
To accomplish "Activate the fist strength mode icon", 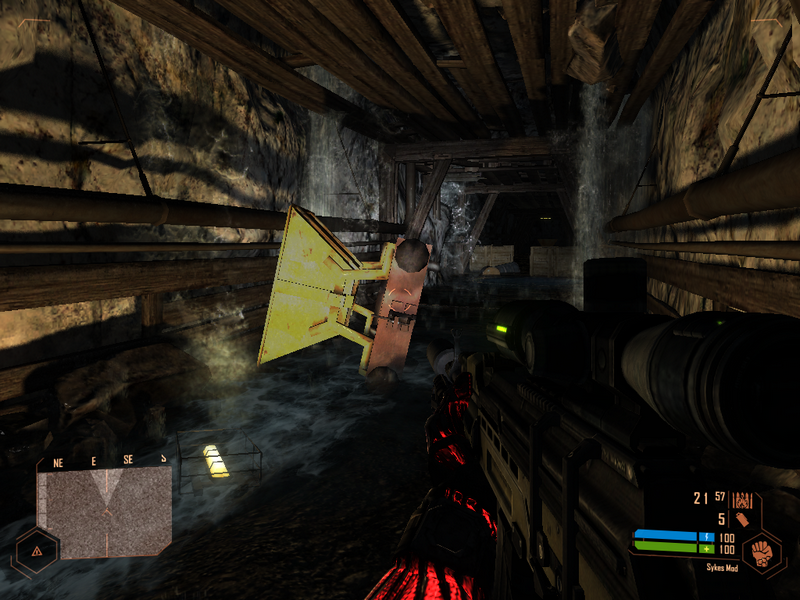I will 762,554.
